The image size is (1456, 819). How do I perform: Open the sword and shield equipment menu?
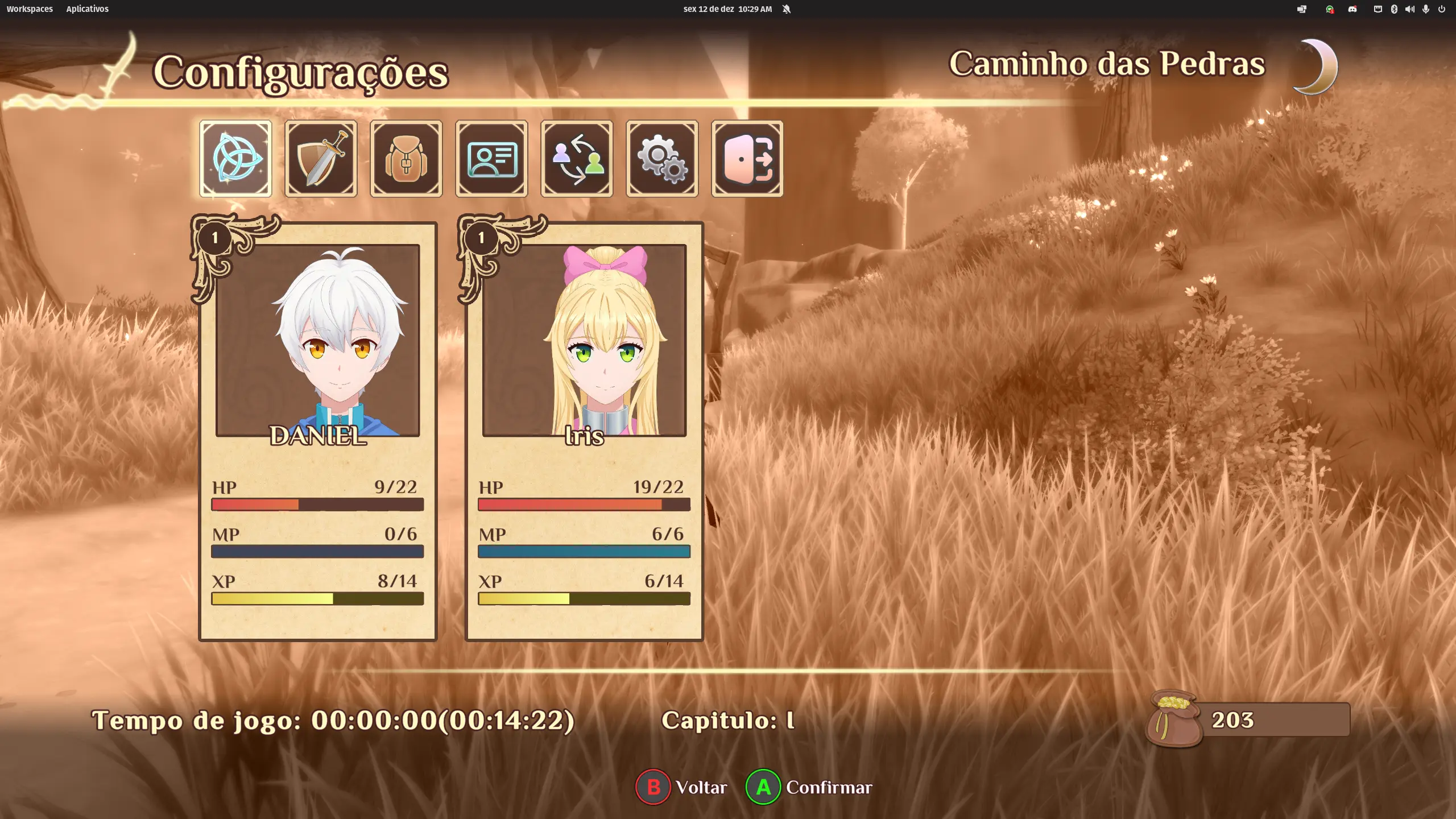[x=321, y=159]
